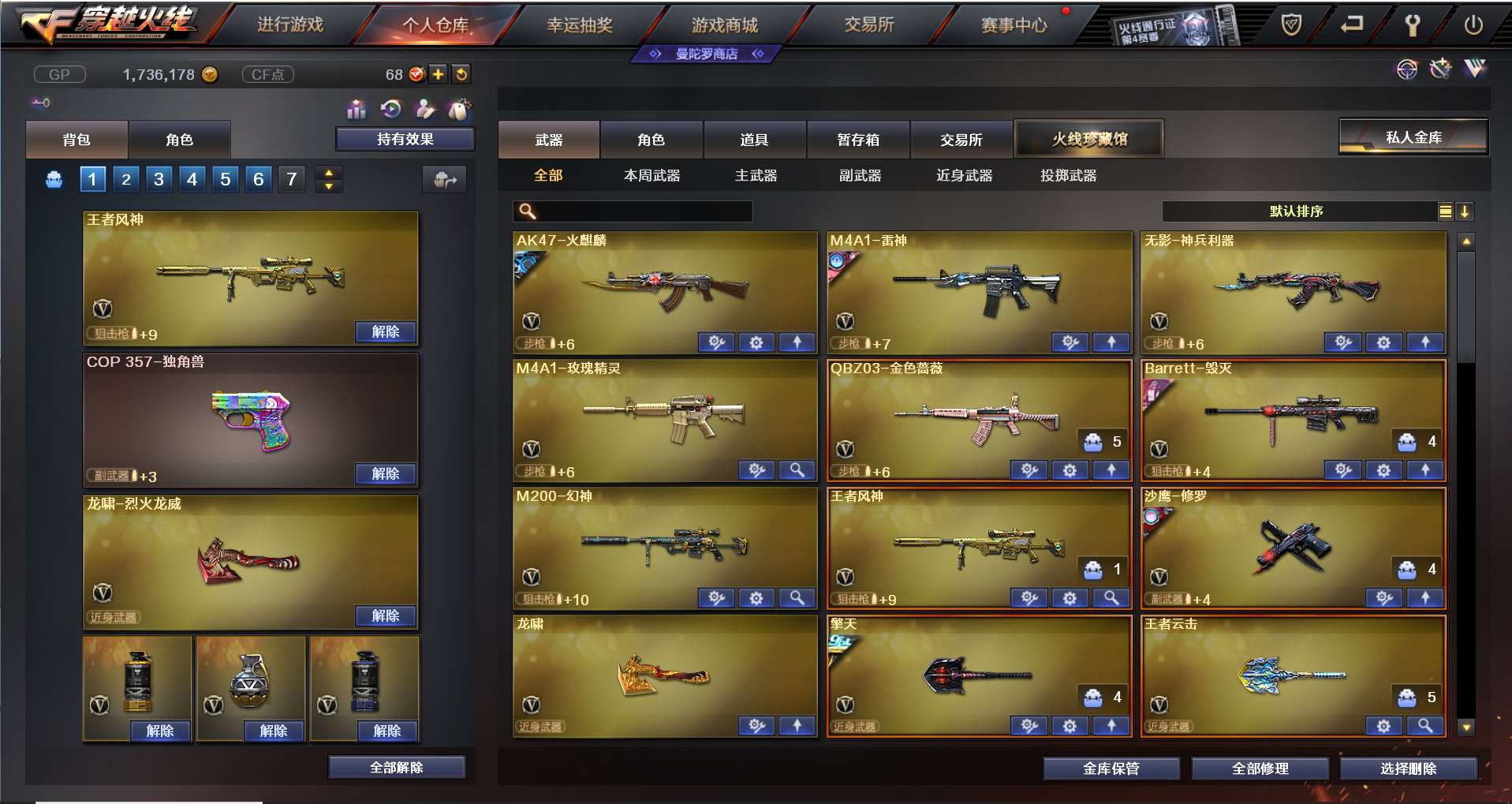The image size is (1512, 804).
Task: Click the dog-tag icon above 持有效果
Action: (459, 109)
